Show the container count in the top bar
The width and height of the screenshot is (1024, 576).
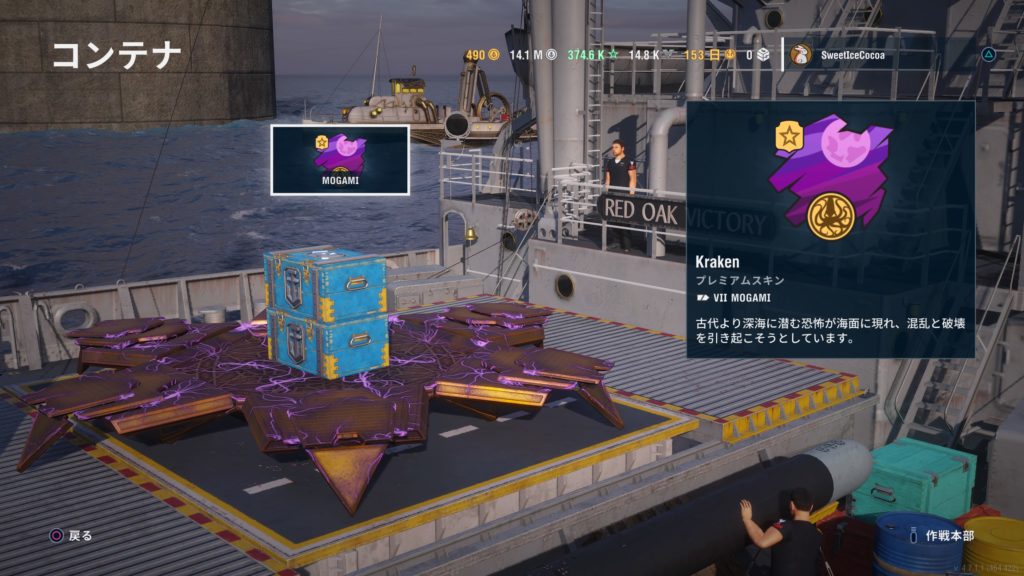pyautogui.click(x=756, y=55)
